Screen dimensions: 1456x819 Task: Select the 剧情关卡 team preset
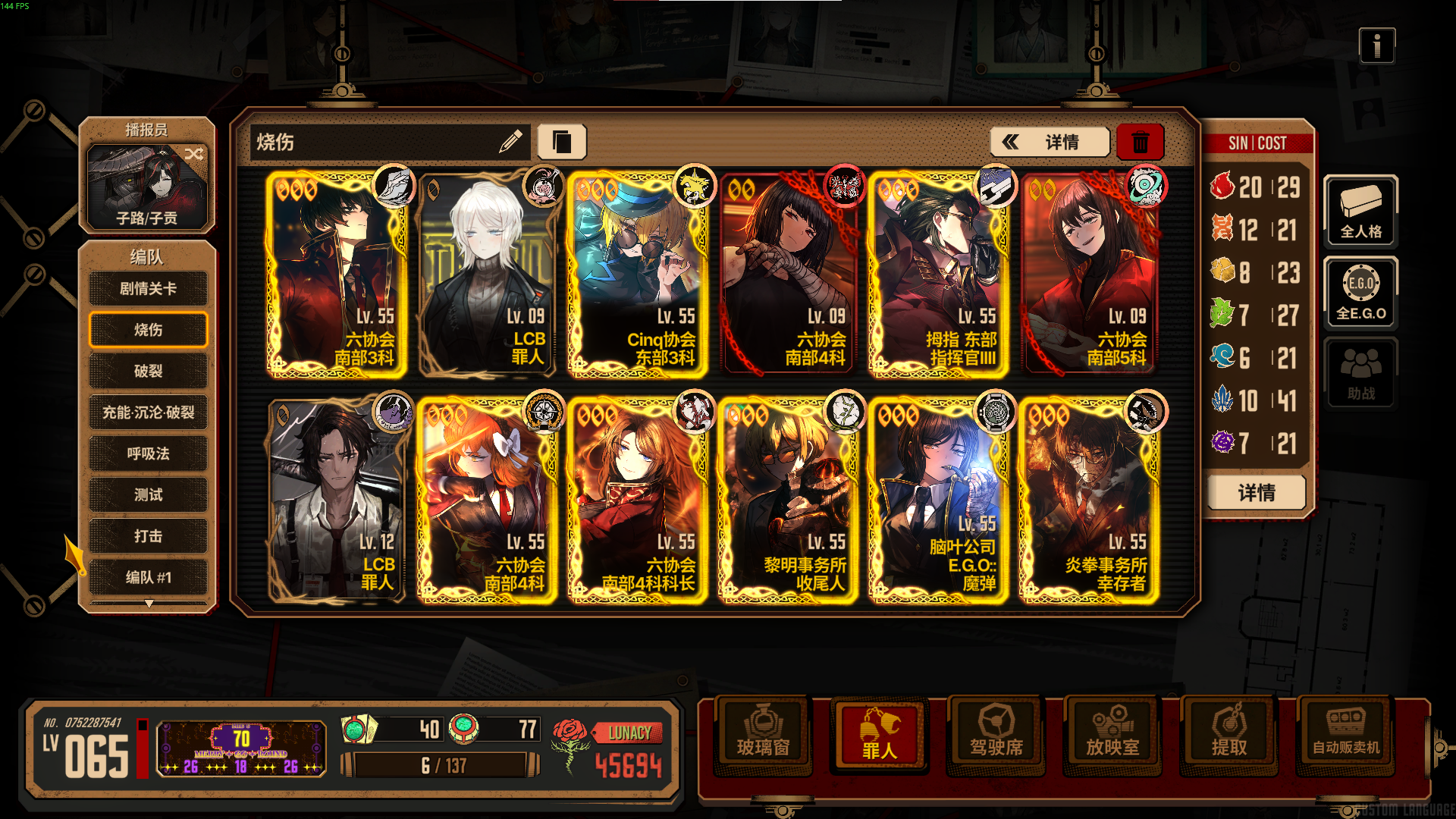click(x=148, y=289)
